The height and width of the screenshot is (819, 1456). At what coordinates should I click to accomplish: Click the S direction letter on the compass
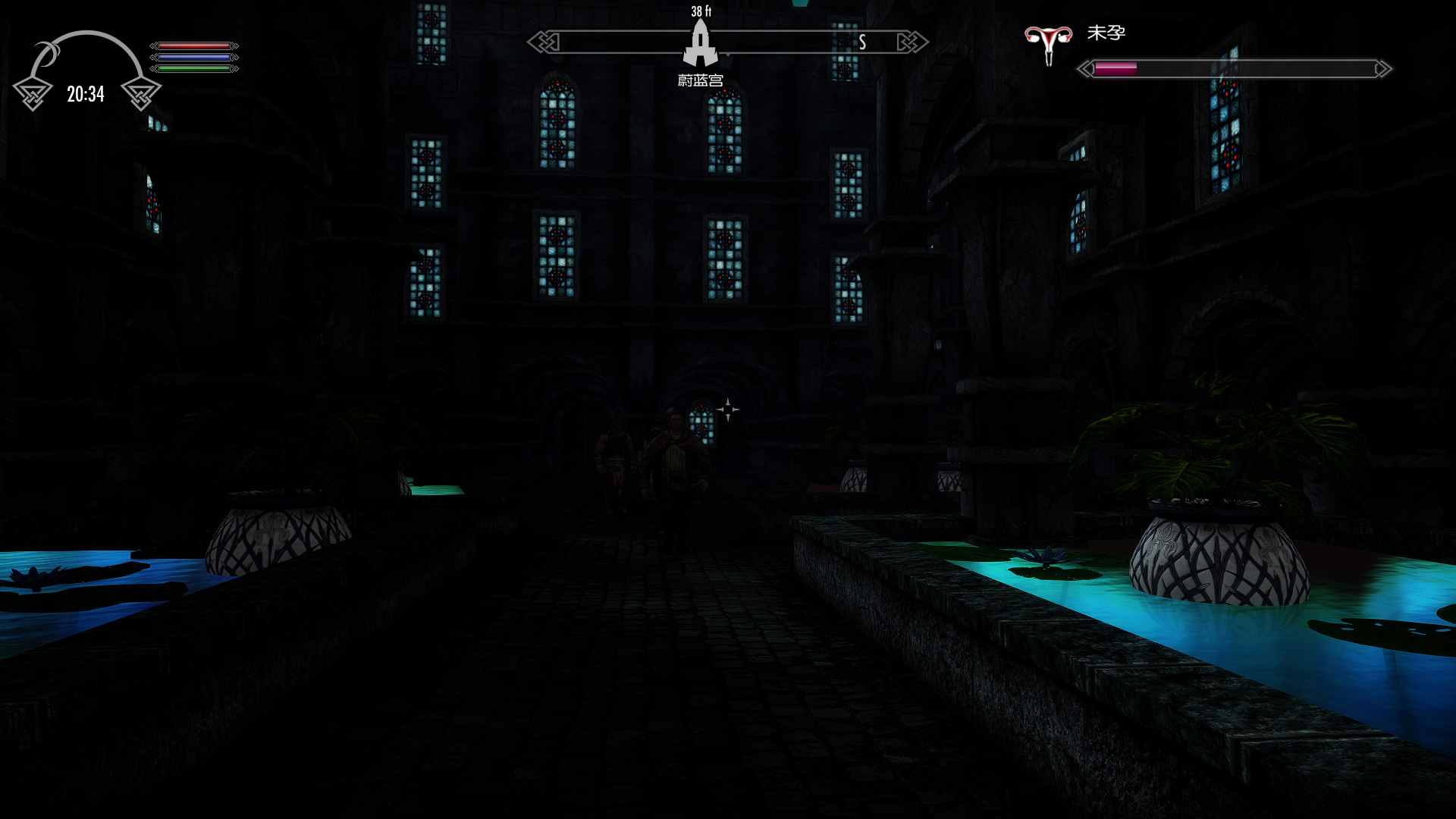click(x=862, y=42)
